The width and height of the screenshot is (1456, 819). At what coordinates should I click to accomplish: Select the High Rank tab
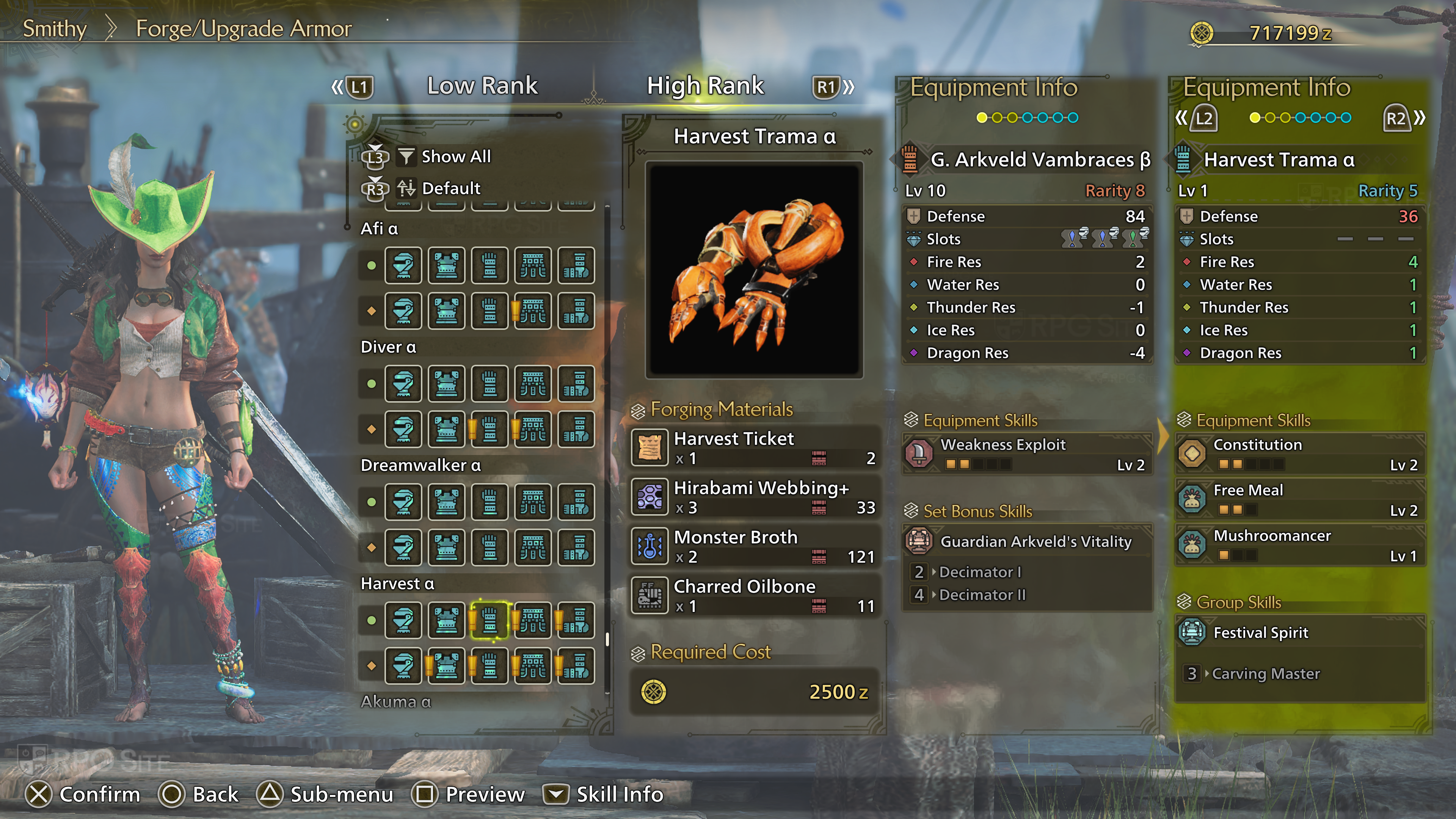(x=705, y=86)
